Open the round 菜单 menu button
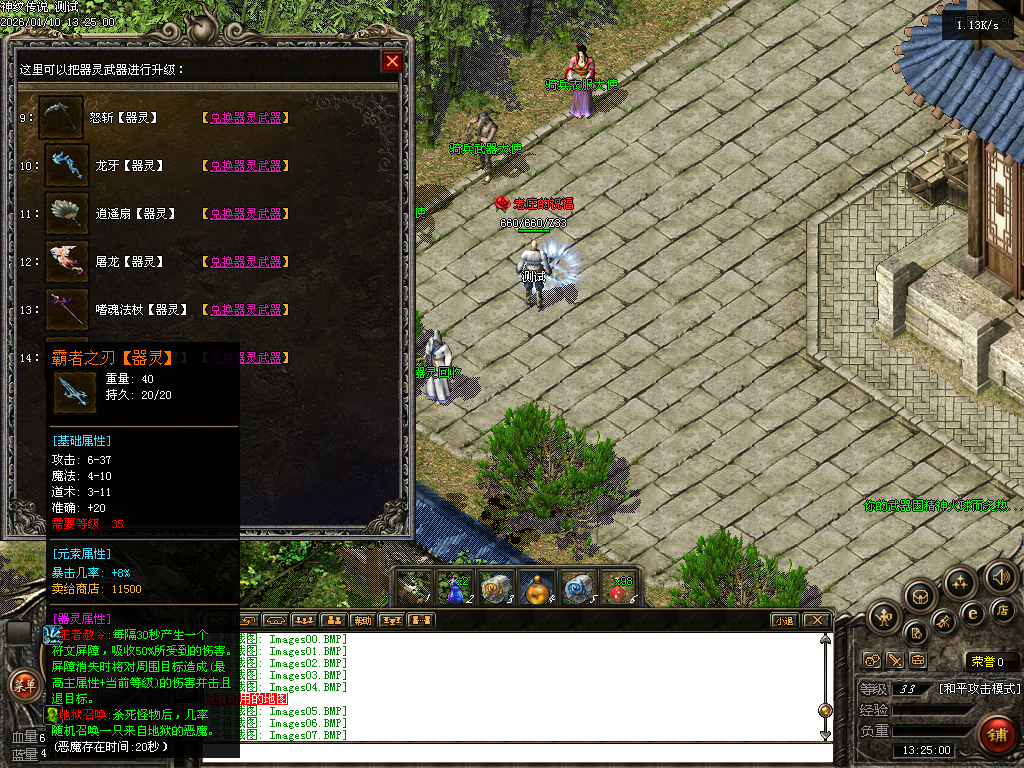This screenshot has width=1024, height=768. [22, 686]
